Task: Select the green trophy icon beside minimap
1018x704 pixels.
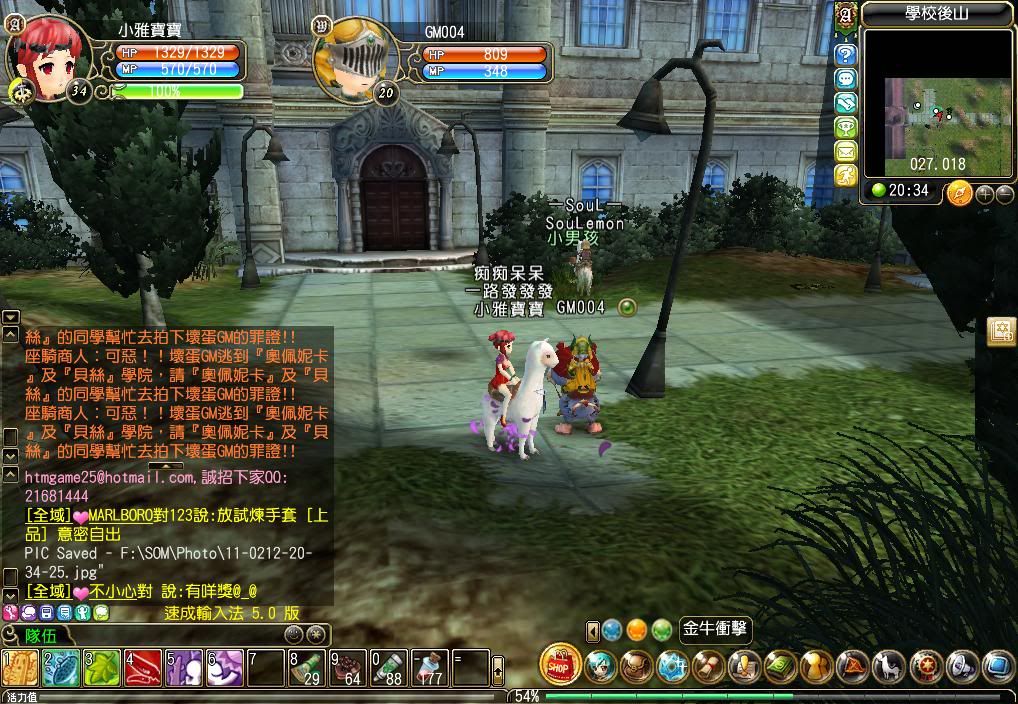Action: click(x=846, y=127)
